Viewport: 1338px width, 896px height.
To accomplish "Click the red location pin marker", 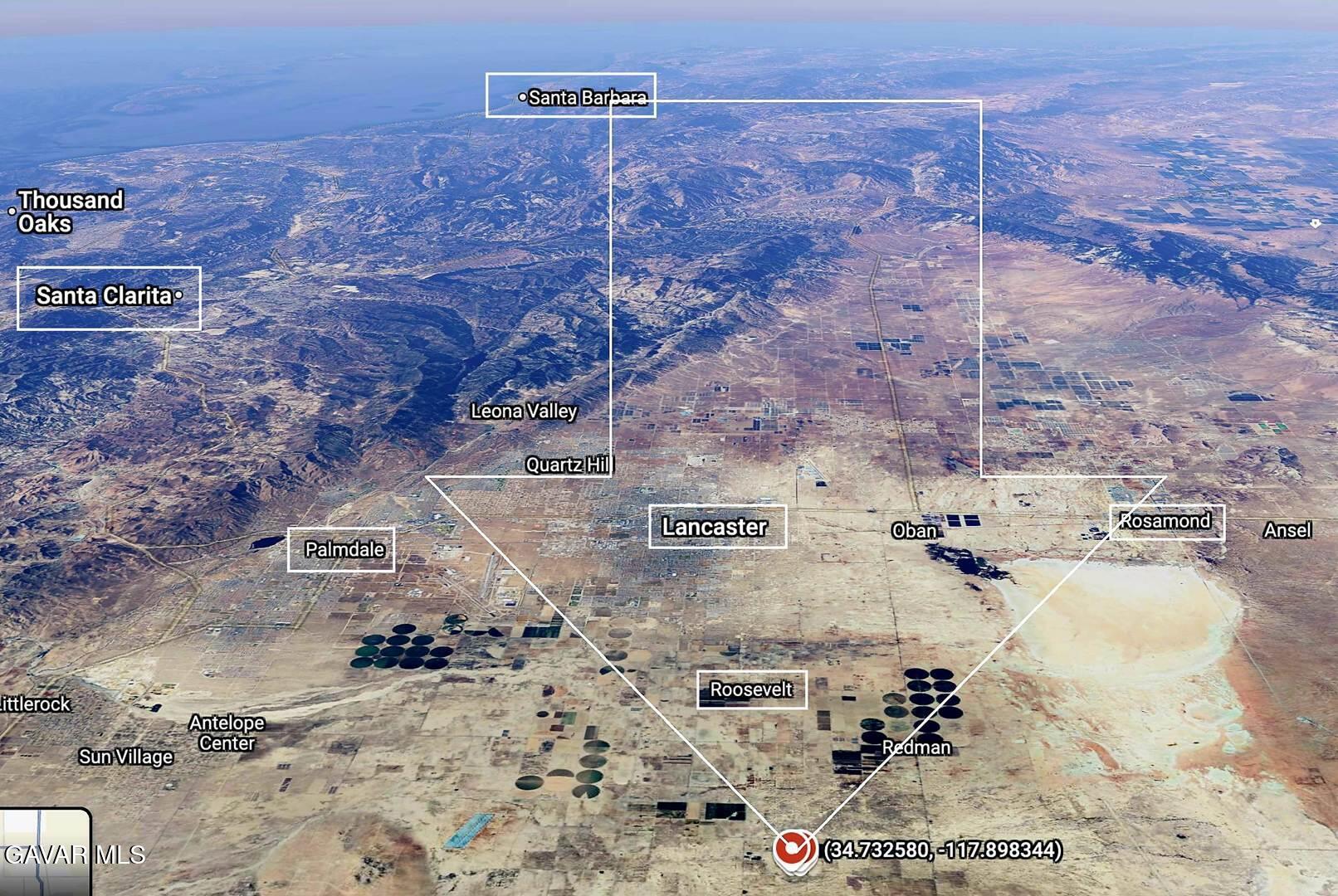I will click(x=794, y=850).
